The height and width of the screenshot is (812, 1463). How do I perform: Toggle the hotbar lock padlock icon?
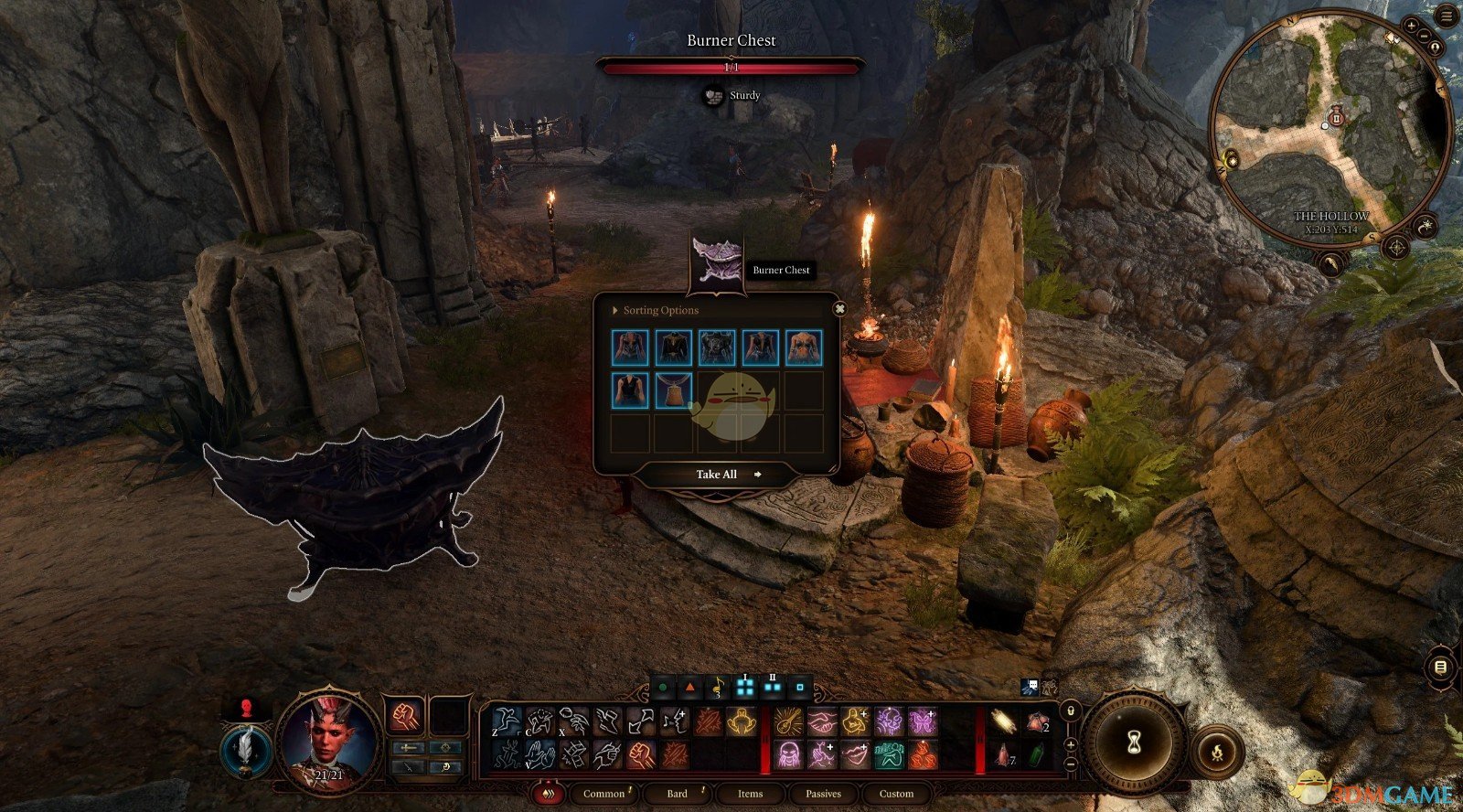click(1070, 710)
